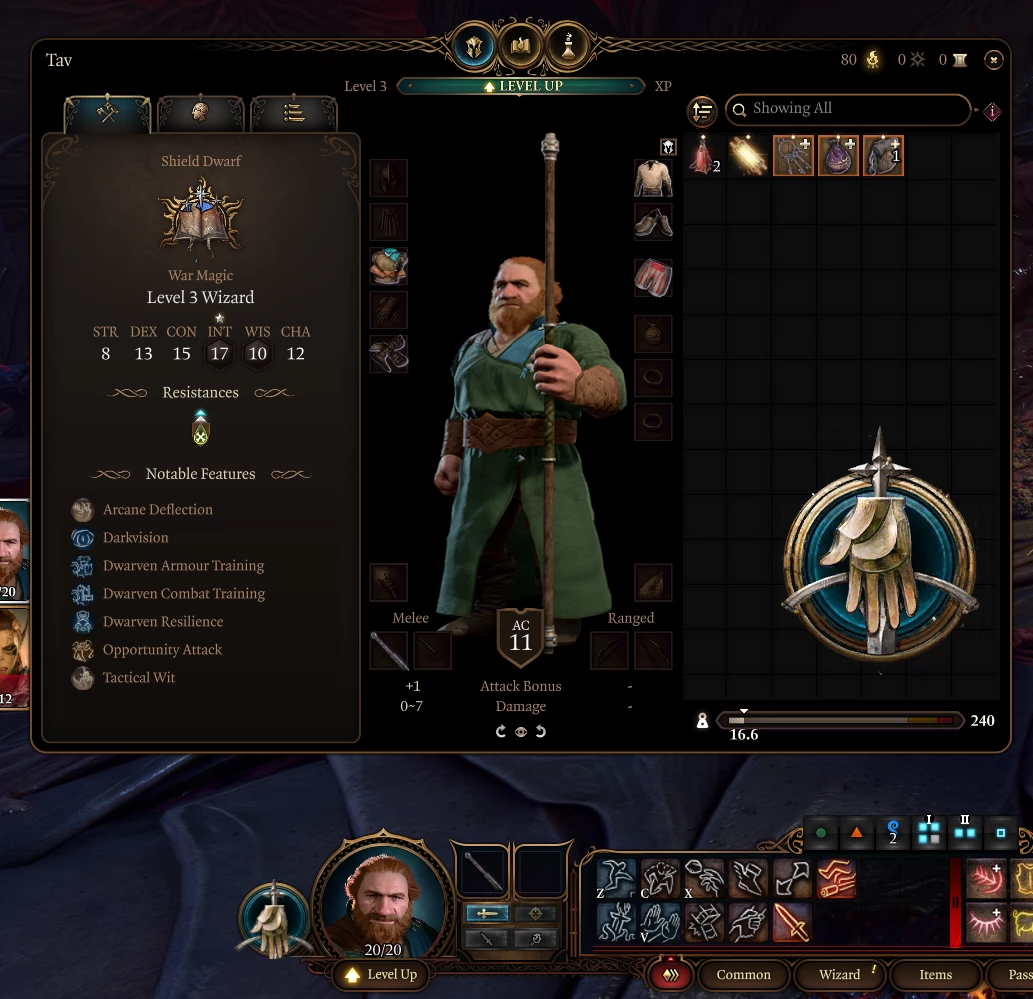Switch hotbar to the Wizard tab

coord(840,975)
